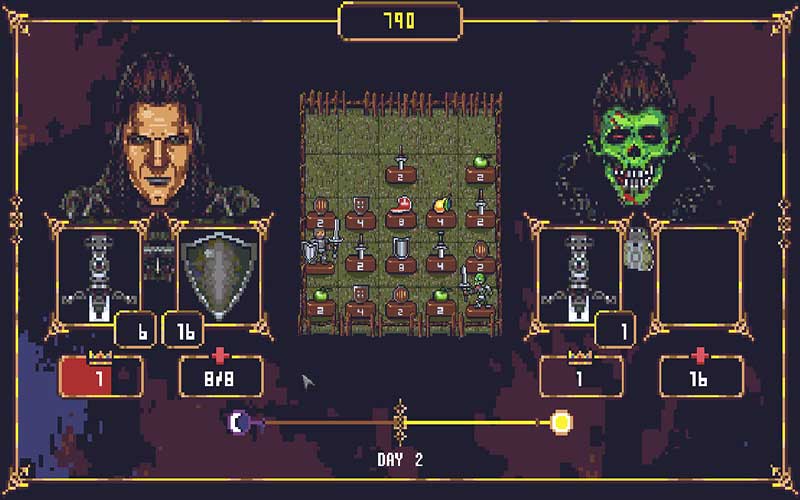This screenshot has width=800, height=500.
Task: Click the zombie's empty equipment slot
Action: pyautogui.click(x=699, y=273)
